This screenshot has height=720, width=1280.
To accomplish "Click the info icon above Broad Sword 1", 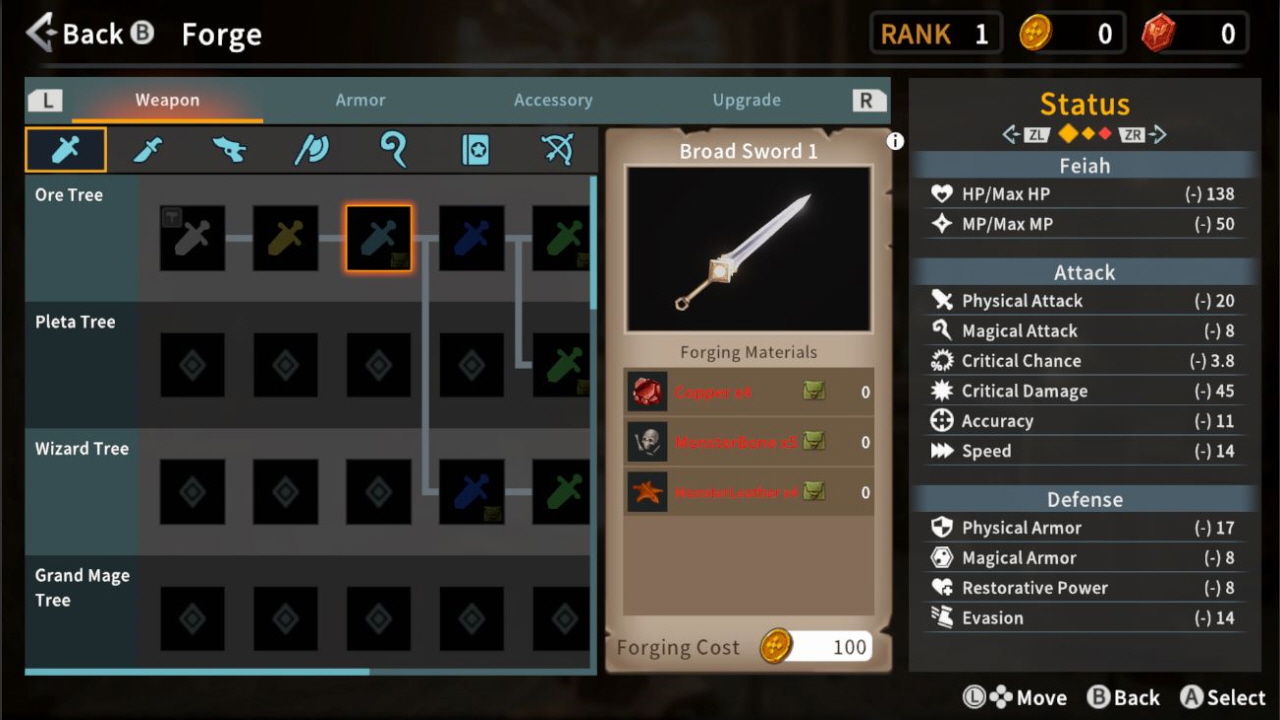I will (893, 141).
